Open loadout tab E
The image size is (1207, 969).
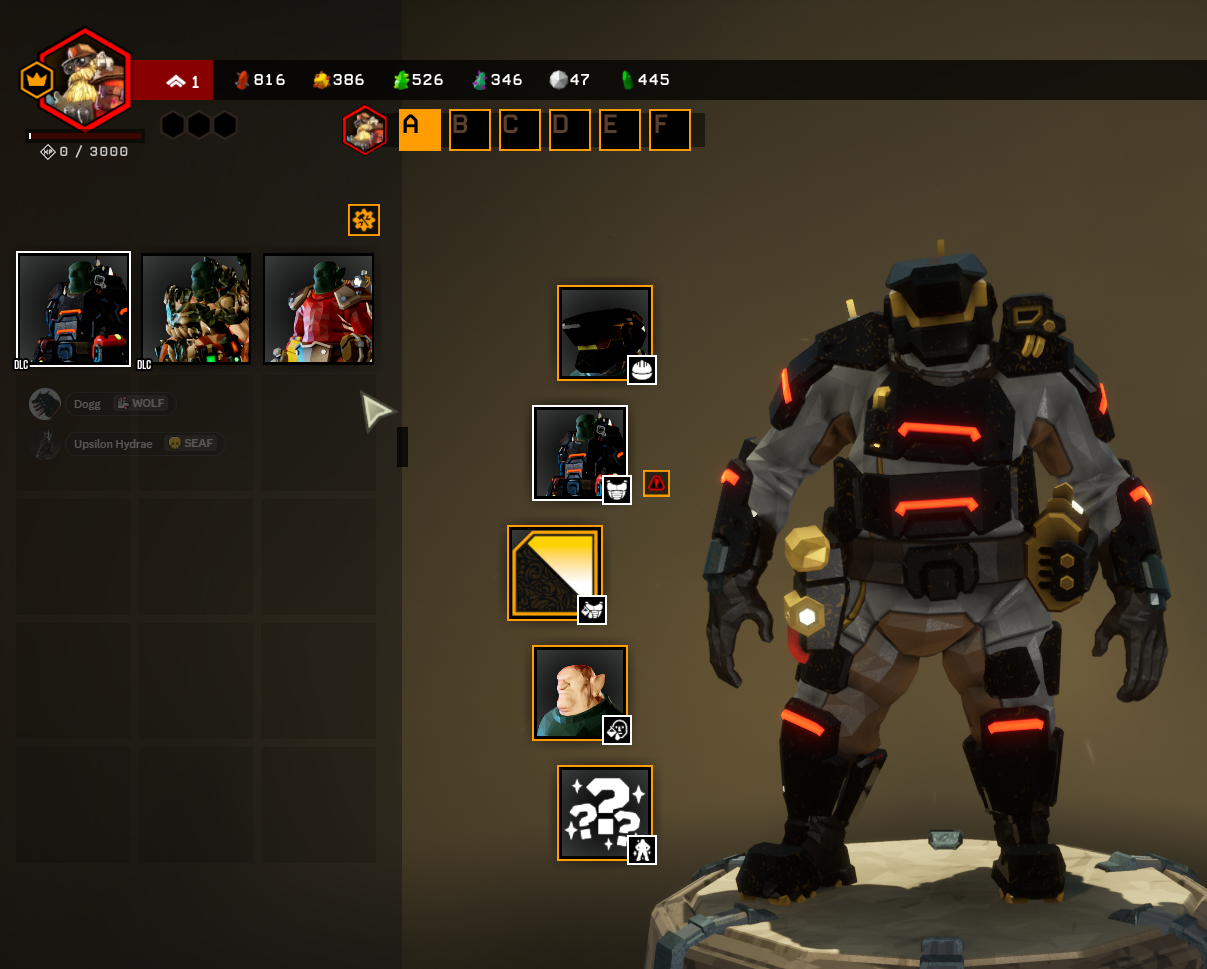pyautogui.click(x=619, y=130)
